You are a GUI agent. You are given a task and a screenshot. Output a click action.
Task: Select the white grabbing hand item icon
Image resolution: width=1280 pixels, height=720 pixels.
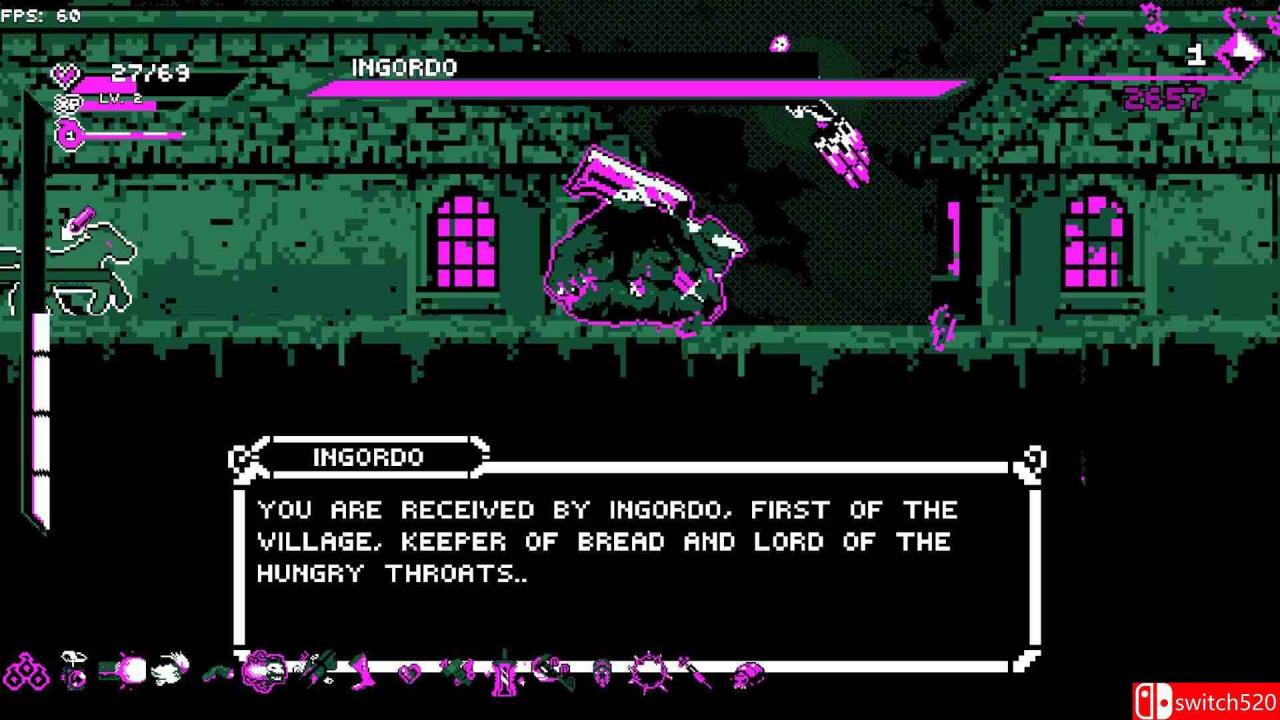[171, 668]
